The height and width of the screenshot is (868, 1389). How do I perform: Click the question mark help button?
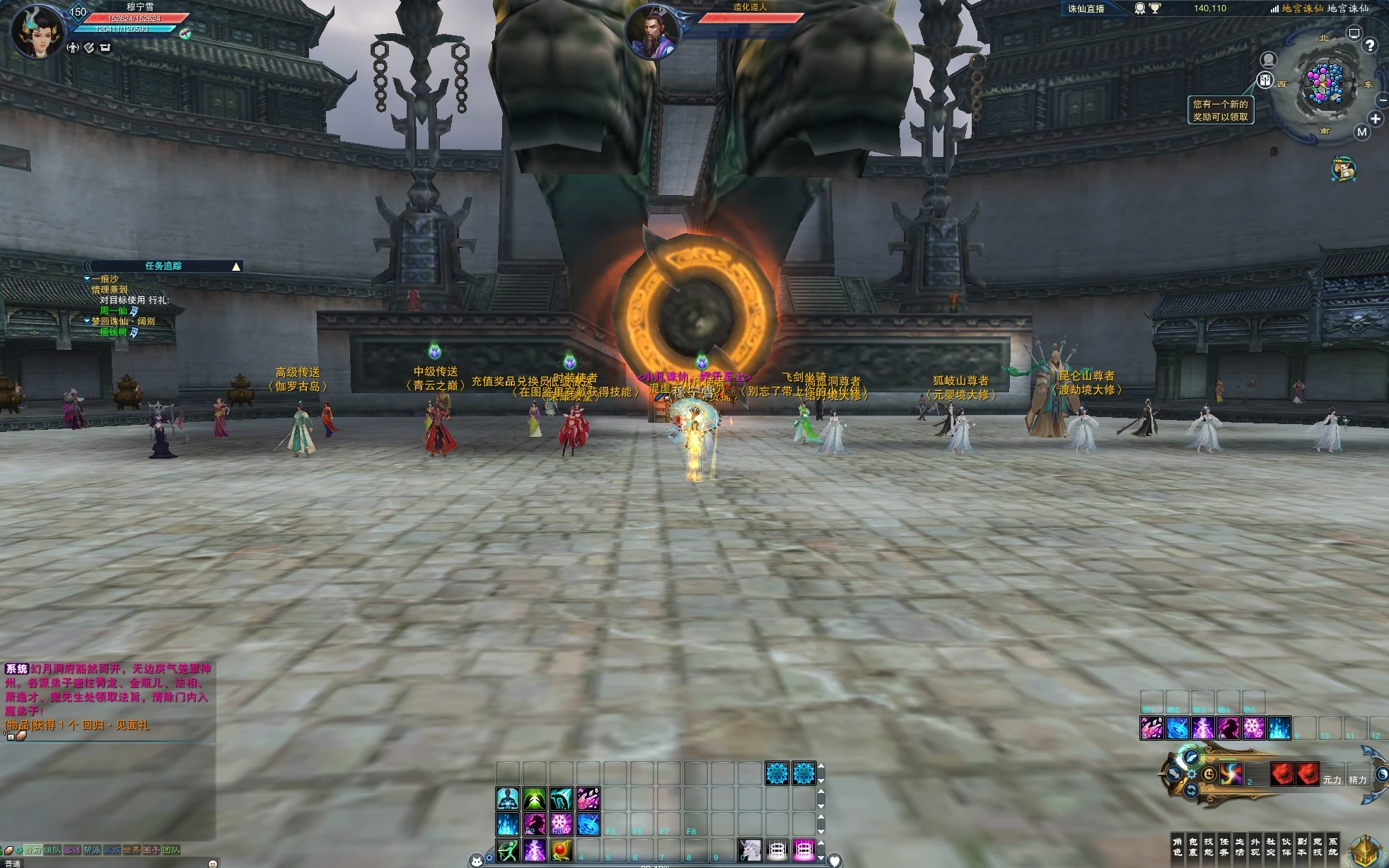click(1370, 46)
